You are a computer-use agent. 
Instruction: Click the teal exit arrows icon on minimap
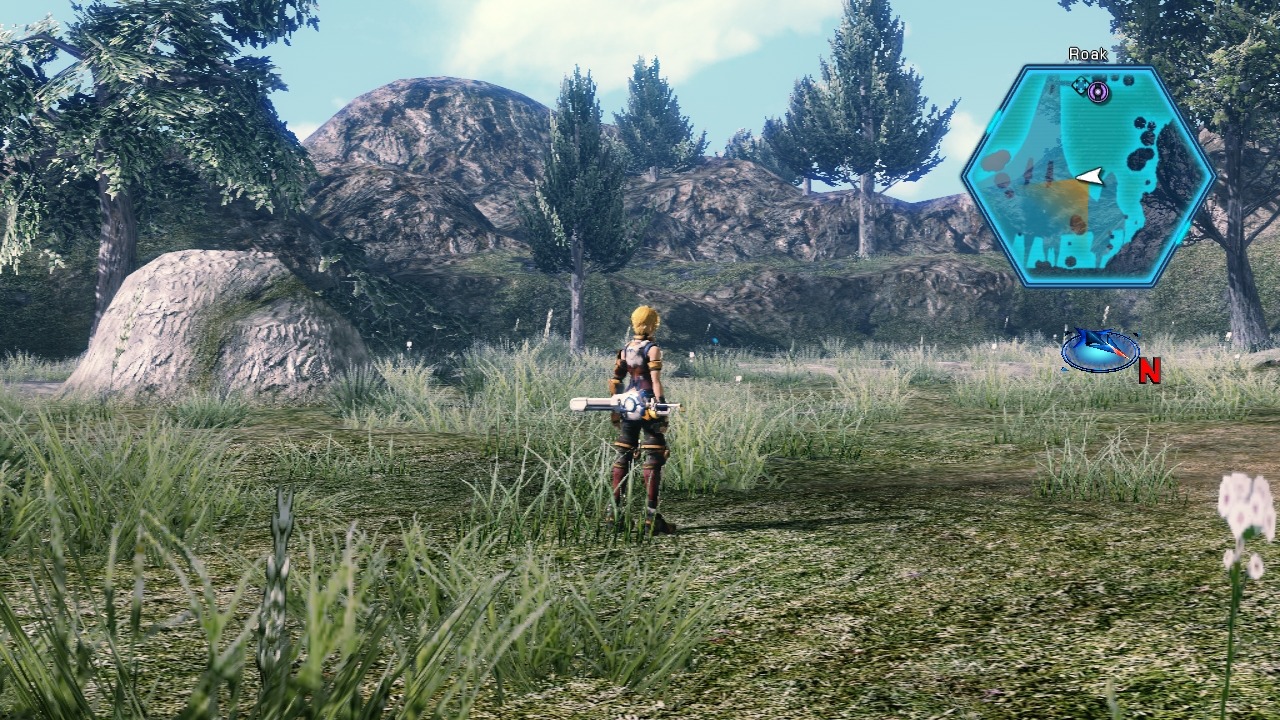click(1082, 84)
